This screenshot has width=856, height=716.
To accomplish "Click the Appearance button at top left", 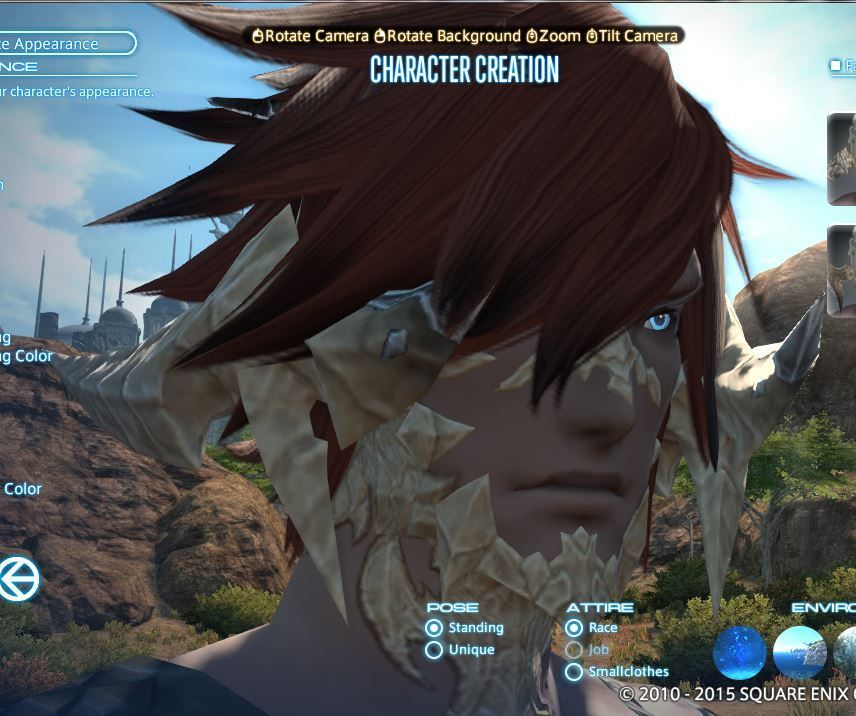I will click(66, 43).
